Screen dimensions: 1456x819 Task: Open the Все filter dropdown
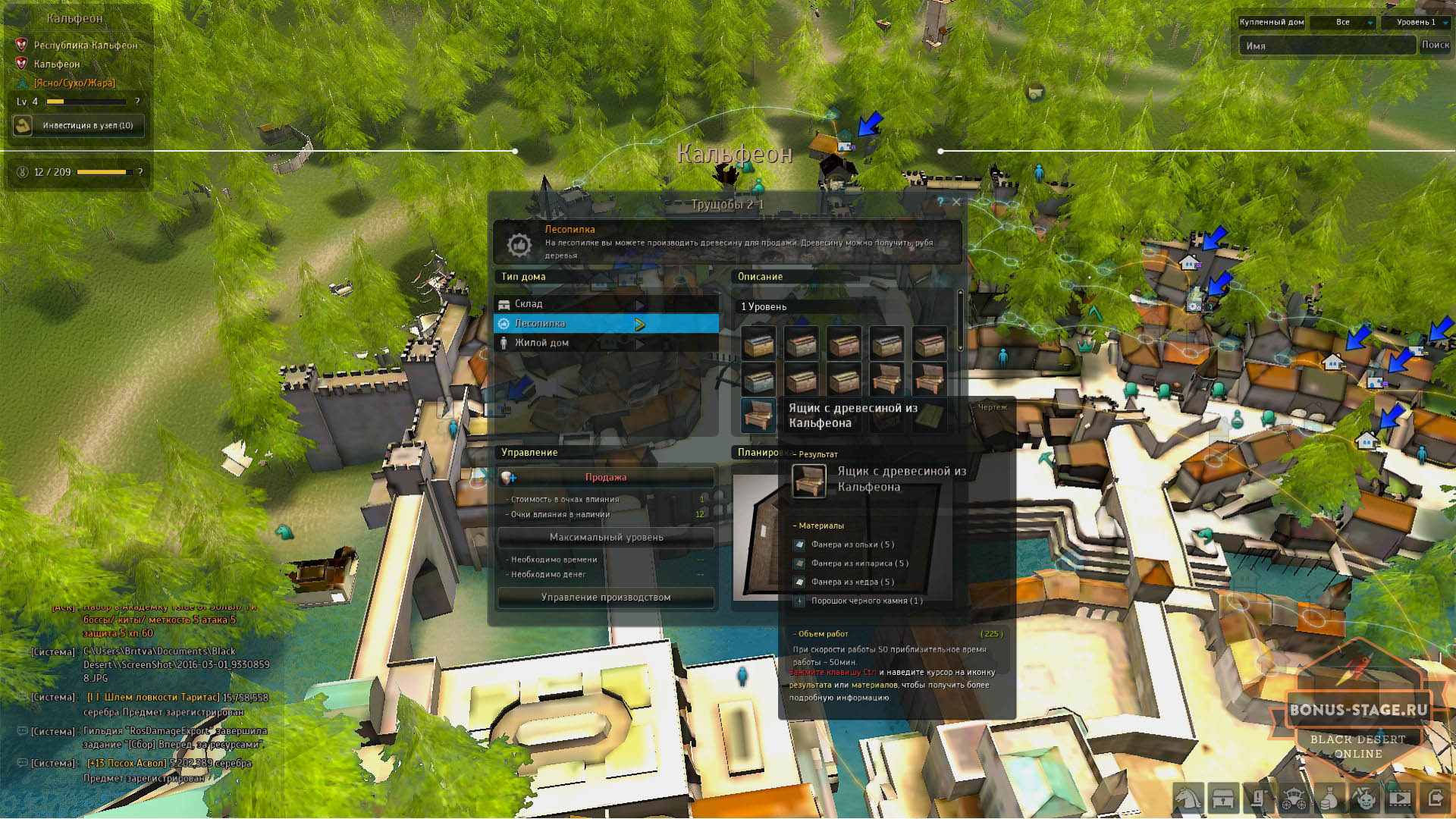[1342, 23]
